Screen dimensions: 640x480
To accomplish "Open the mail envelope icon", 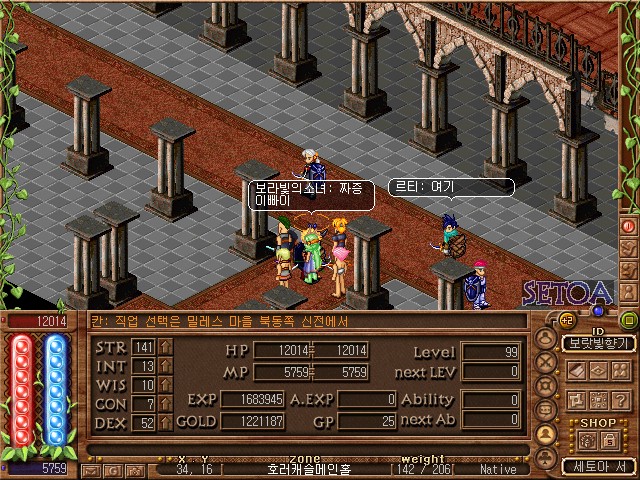I will 91,469.
